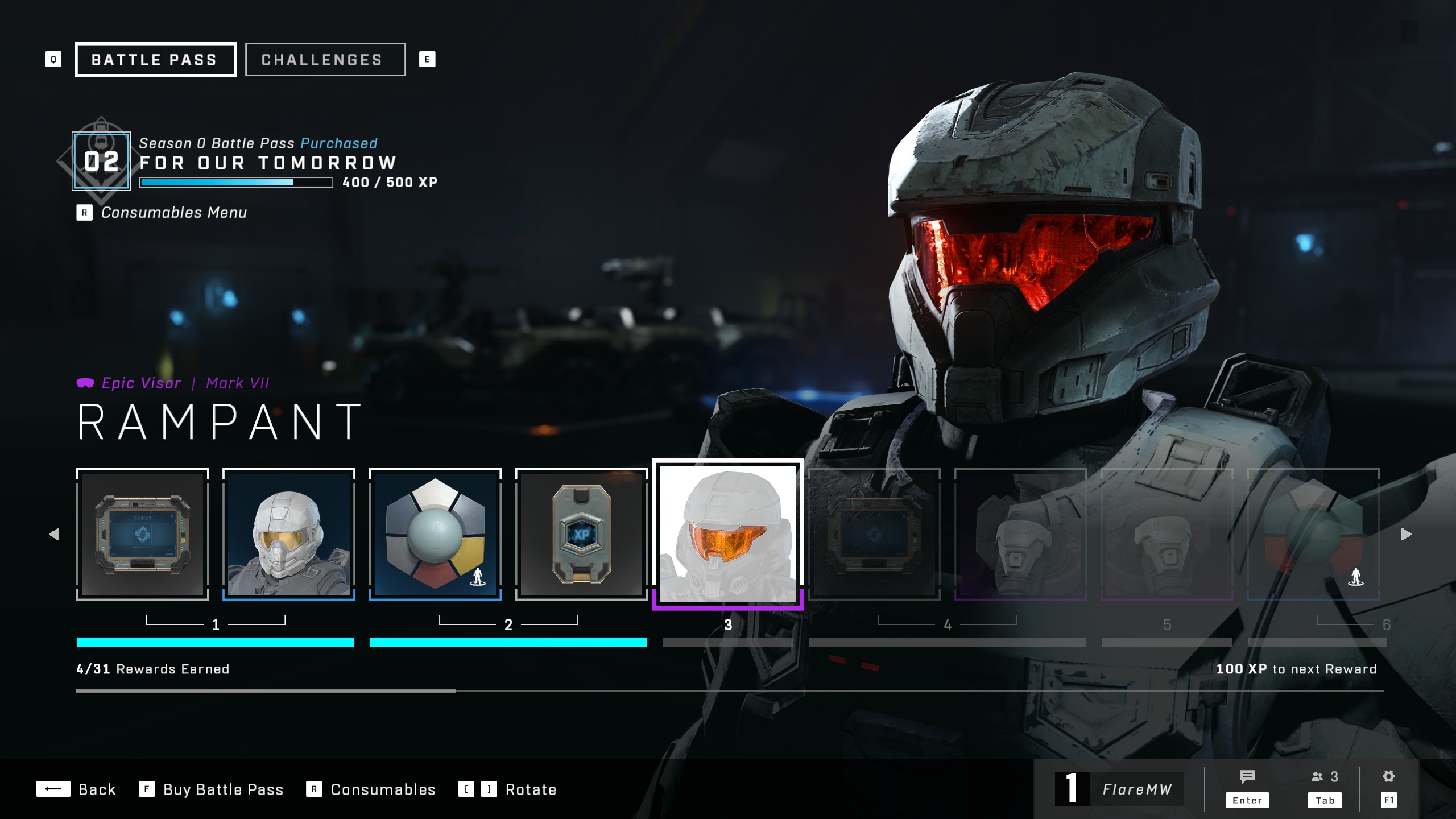Select the dimmed tier 6 coating reward
Image resolution: width=1456 pixels, height=819 pixels.
(1313, 533)
